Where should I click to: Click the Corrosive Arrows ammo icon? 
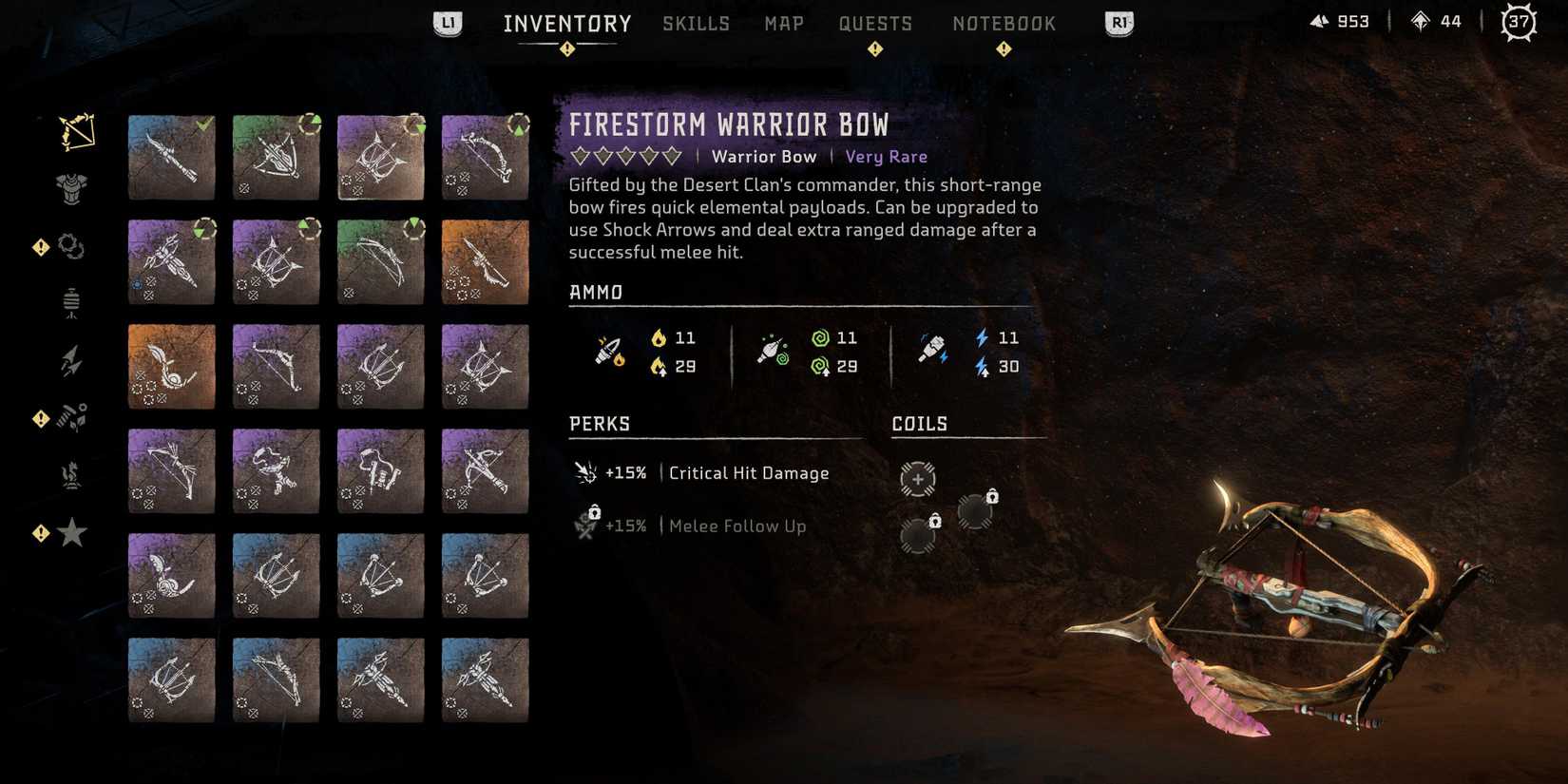(x=770, y=351)
